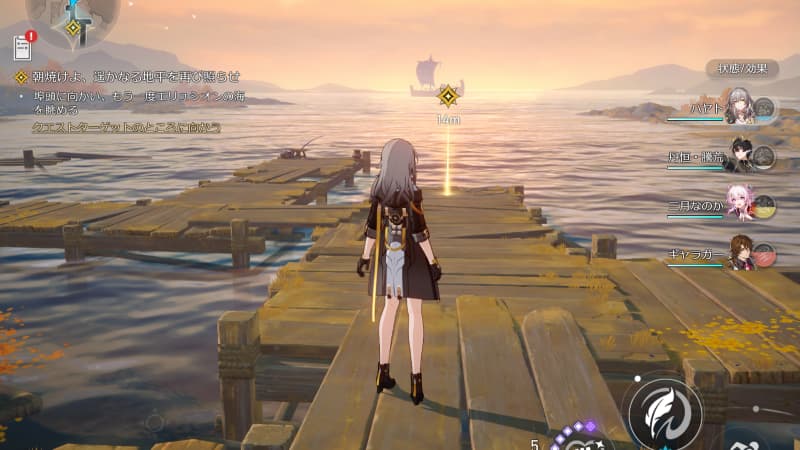Open the 状態/効果 status effects panel
The image size is (800, 450).
tap(743, 69)
